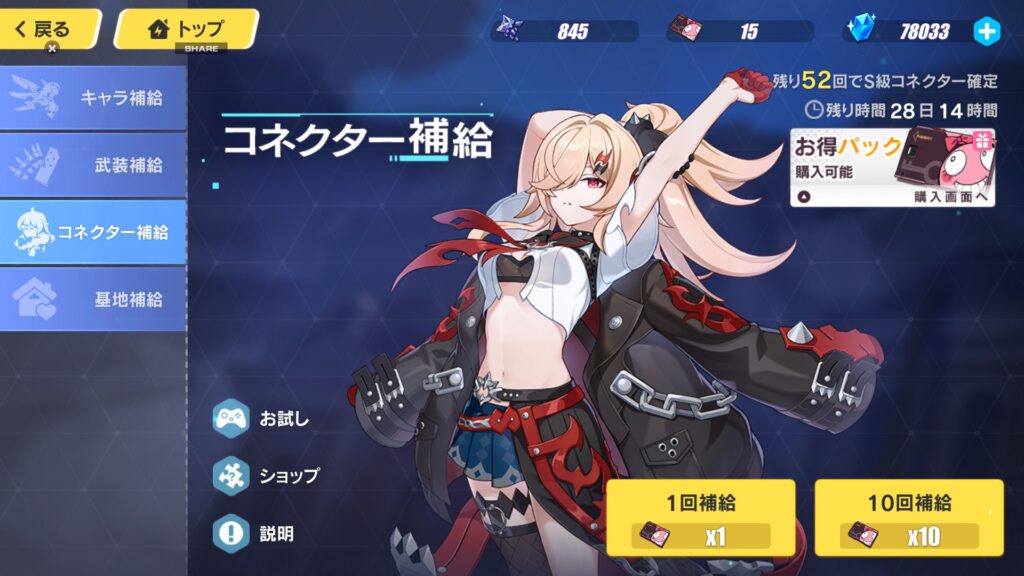Open the お得パック purchase screen

click(893, 167)
